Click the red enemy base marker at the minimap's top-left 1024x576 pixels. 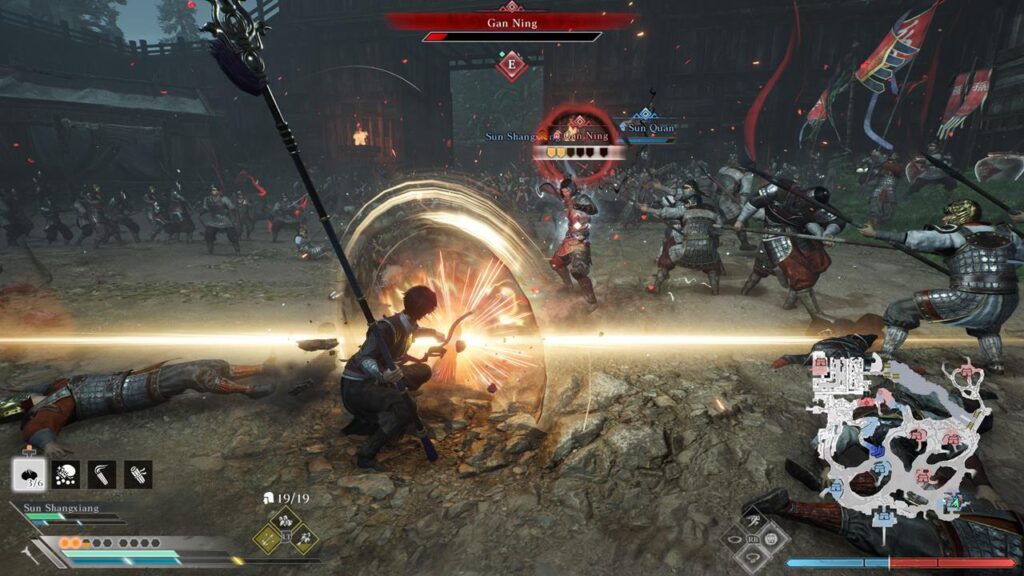click(822, 366)
